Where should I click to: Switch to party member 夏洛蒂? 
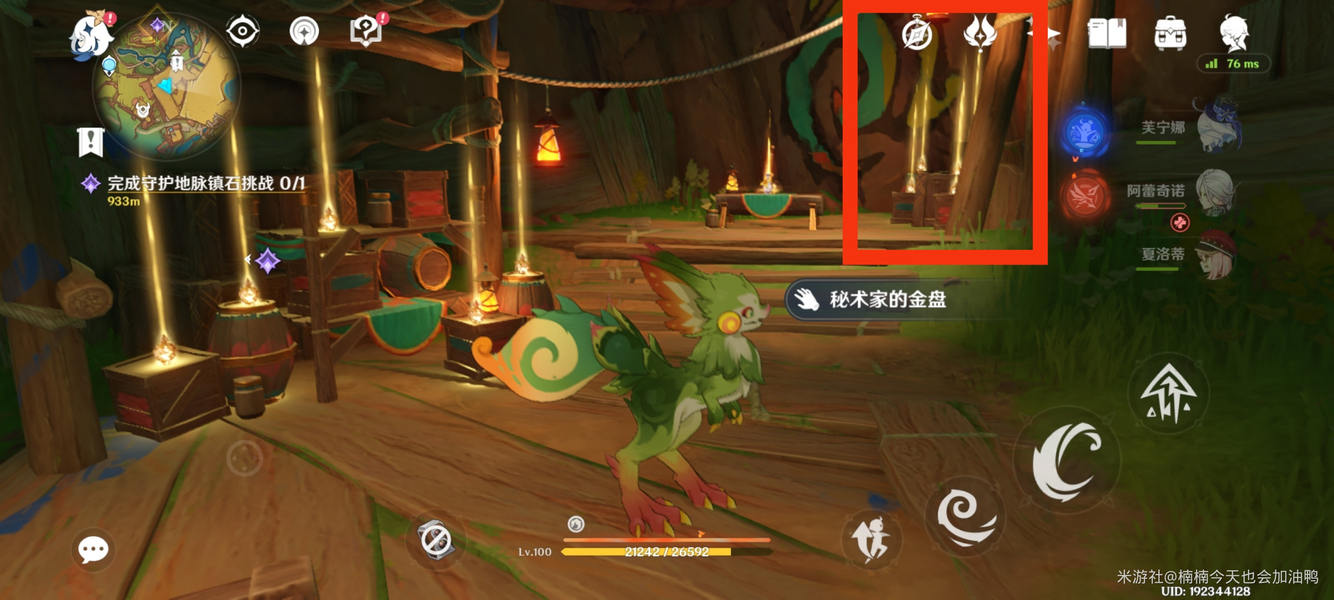[x=1215, y=254]
